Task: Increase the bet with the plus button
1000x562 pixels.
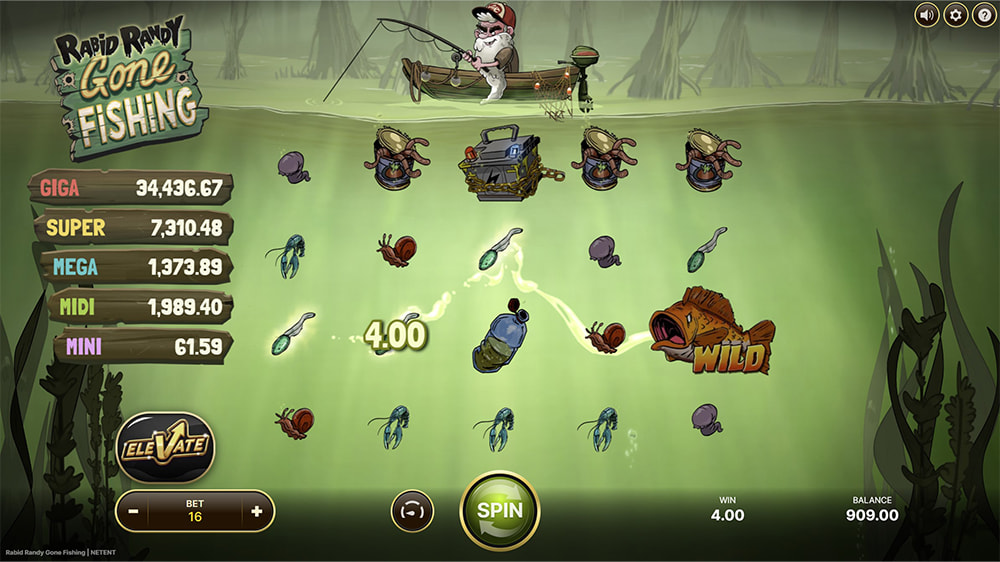Action: 257,511
